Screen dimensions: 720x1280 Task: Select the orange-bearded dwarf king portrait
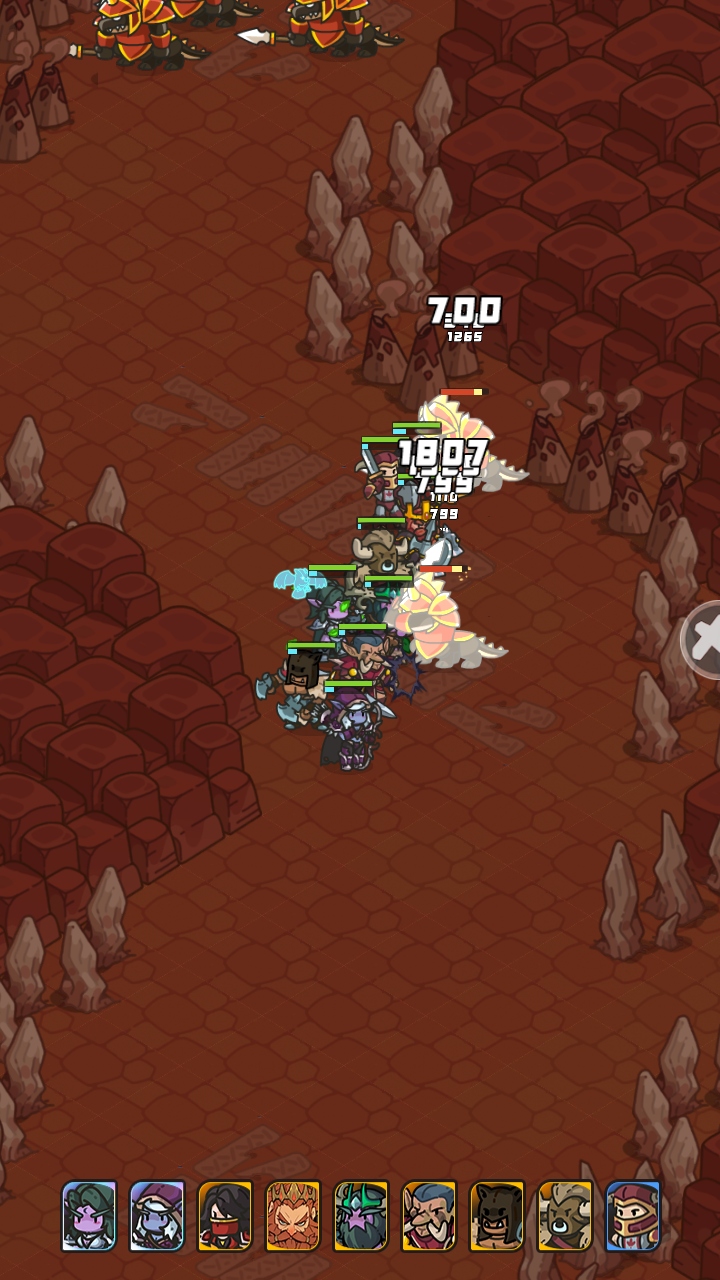293,1215
